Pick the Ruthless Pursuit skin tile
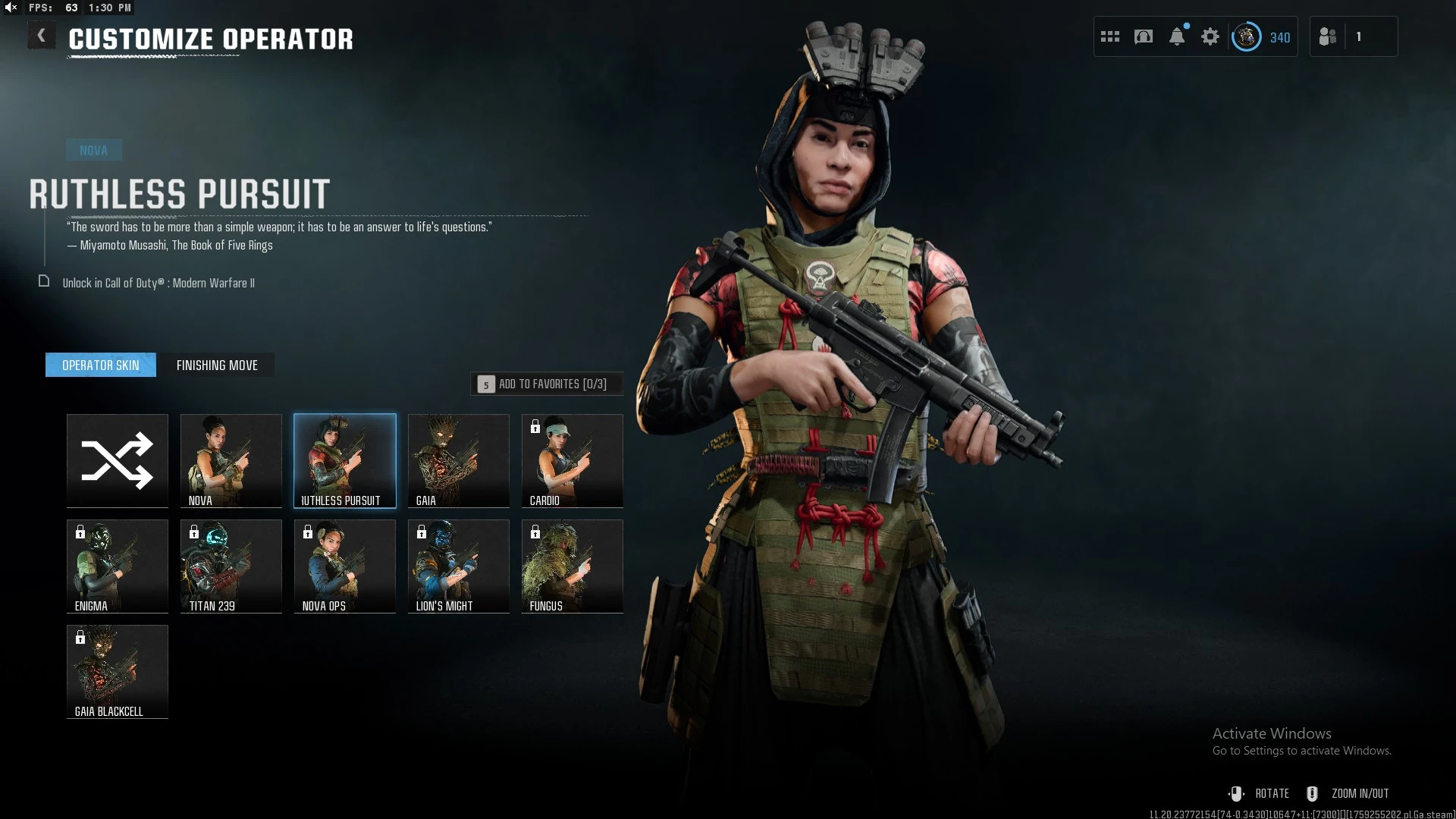The width and height of the screenshot is (1456, 819). (x=345, y=460)
